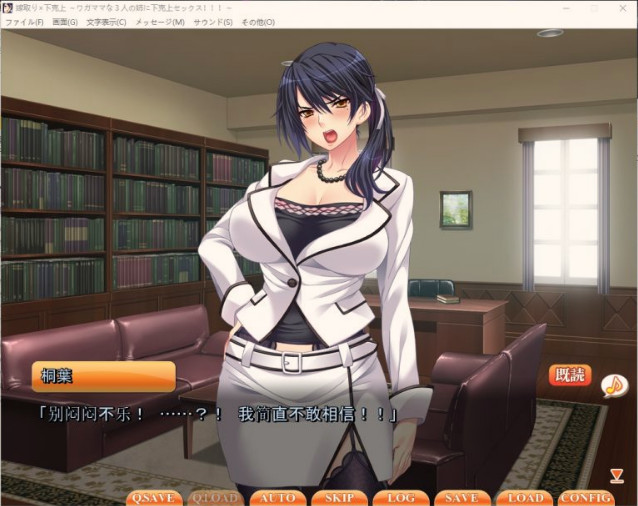Viewport: 638px width, 506px height.
Task: Open the LOG backlog
Action: [x=401, y=497]
